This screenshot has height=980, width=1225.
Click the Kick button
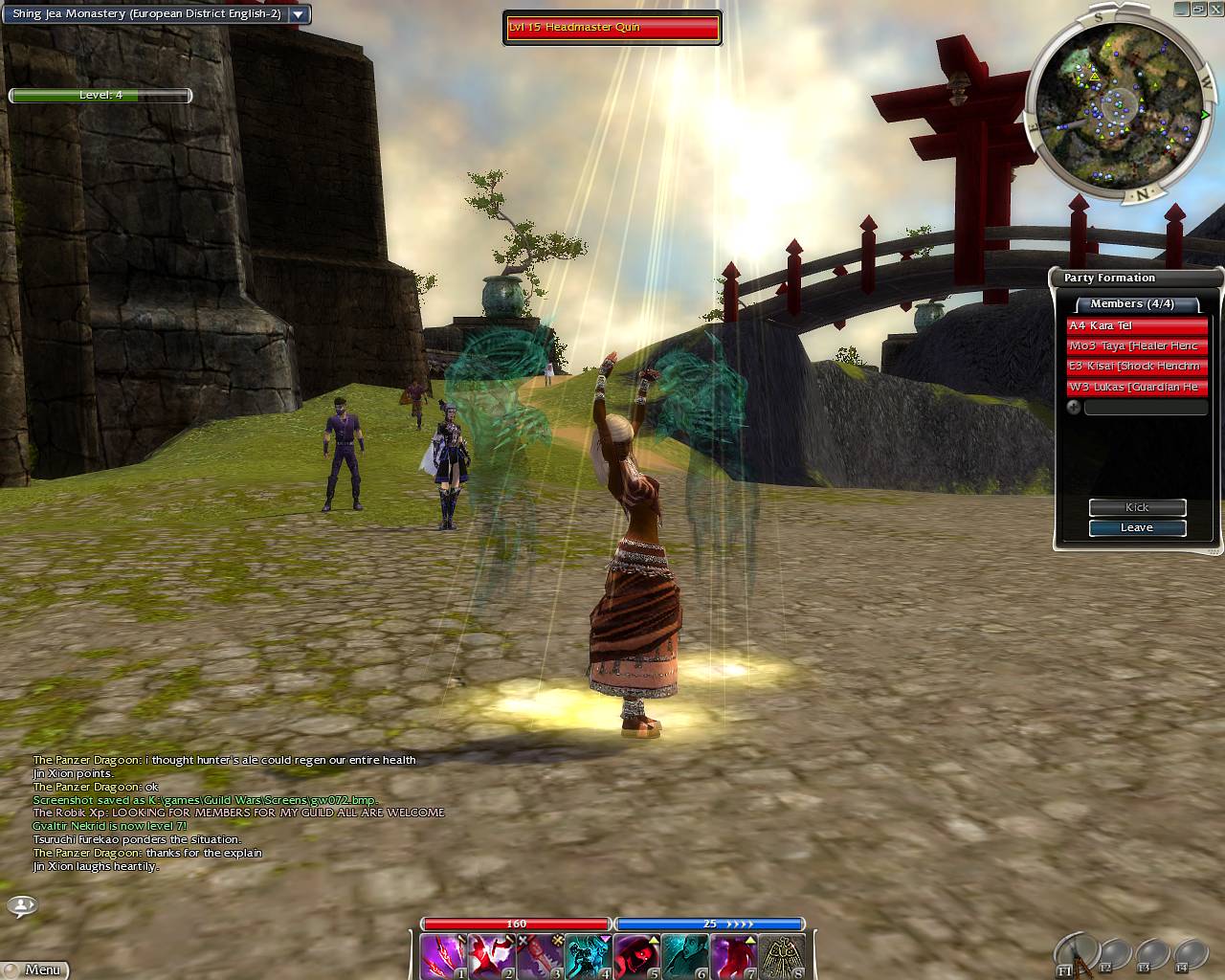tap(1137, 507)
